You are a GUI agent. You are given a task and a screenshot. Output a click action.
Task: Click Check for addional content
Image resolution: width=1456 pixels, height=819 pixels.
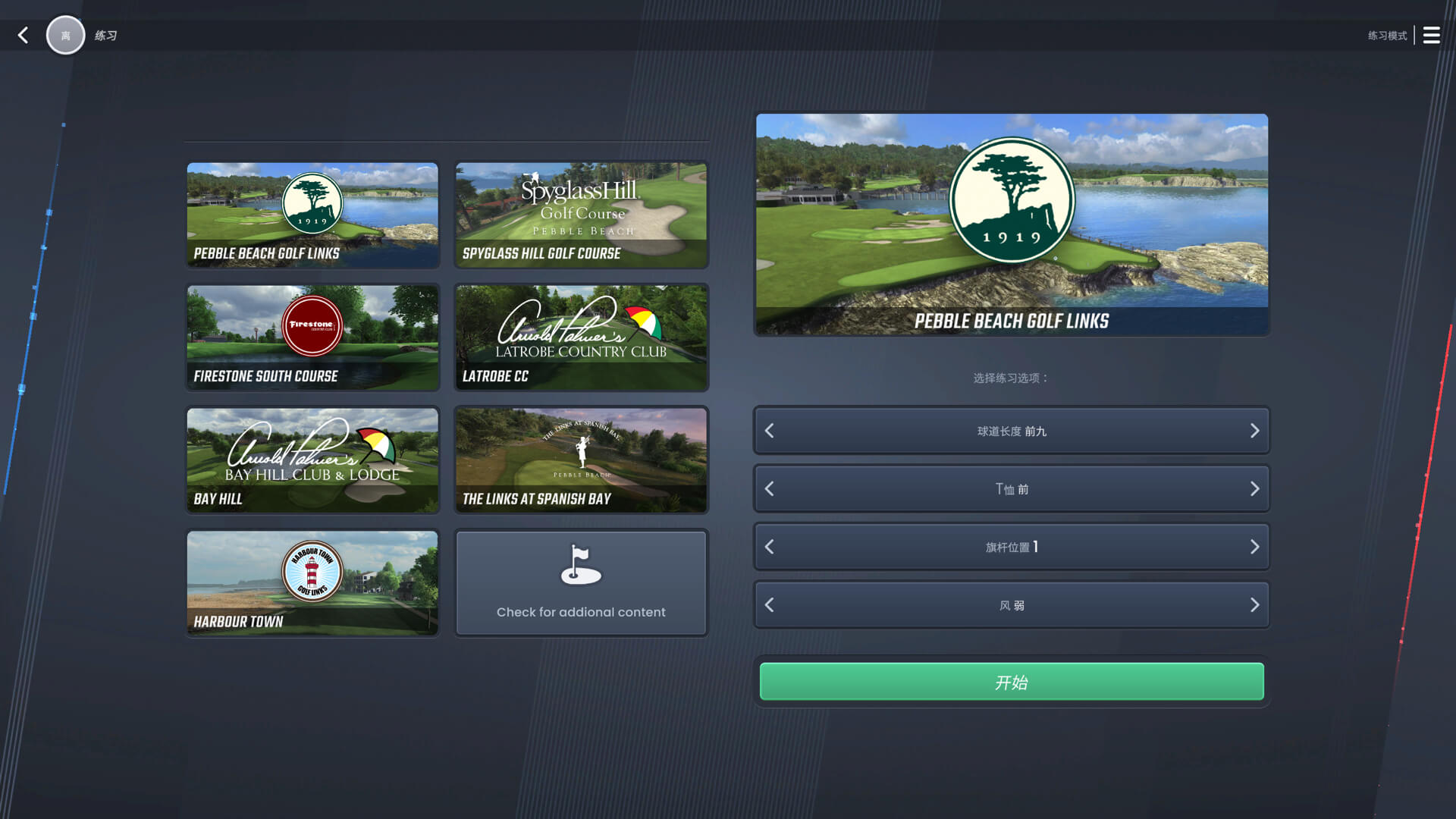point(580,612)
